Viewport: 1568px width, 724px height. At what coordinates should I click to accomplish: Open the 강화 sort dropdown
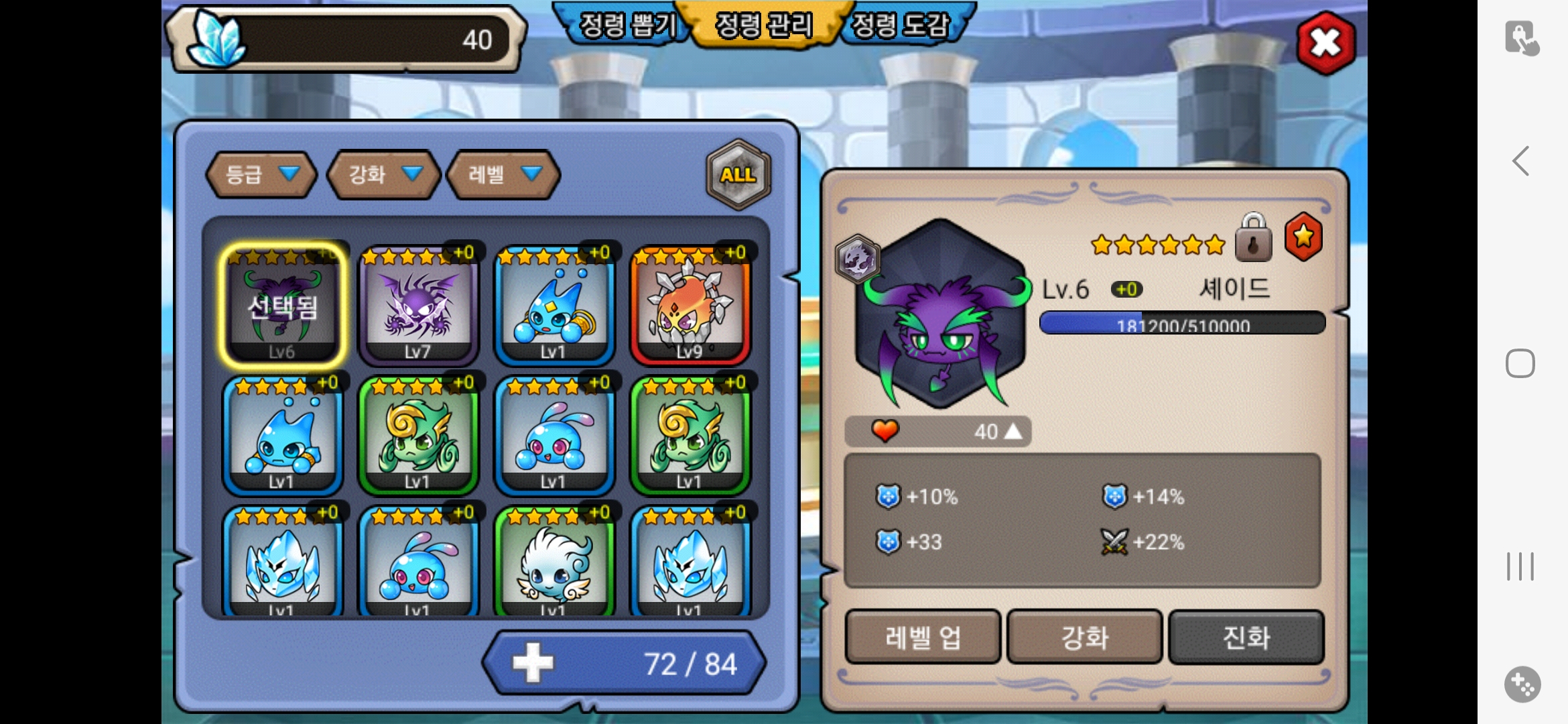coord(383,175)
